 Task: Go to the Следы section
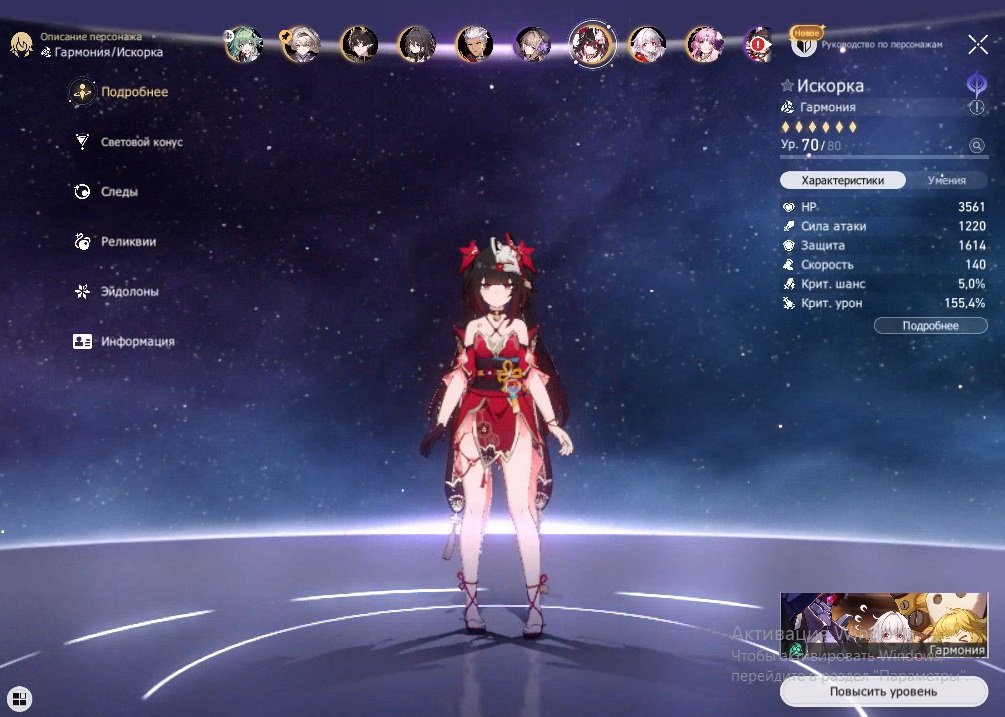coord(119,192)
